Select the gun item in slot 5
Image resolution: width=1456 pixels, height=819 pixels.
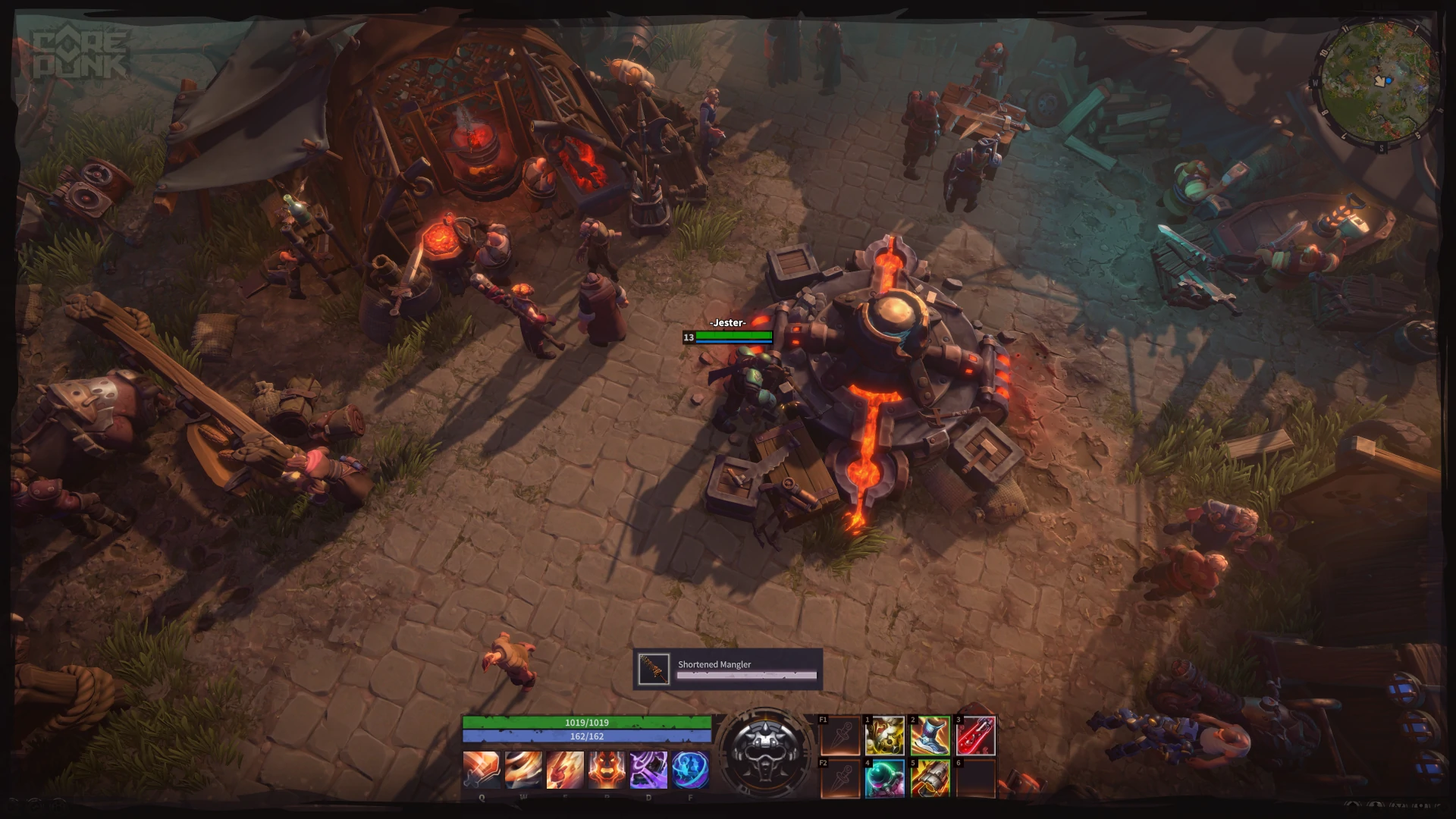928,780
